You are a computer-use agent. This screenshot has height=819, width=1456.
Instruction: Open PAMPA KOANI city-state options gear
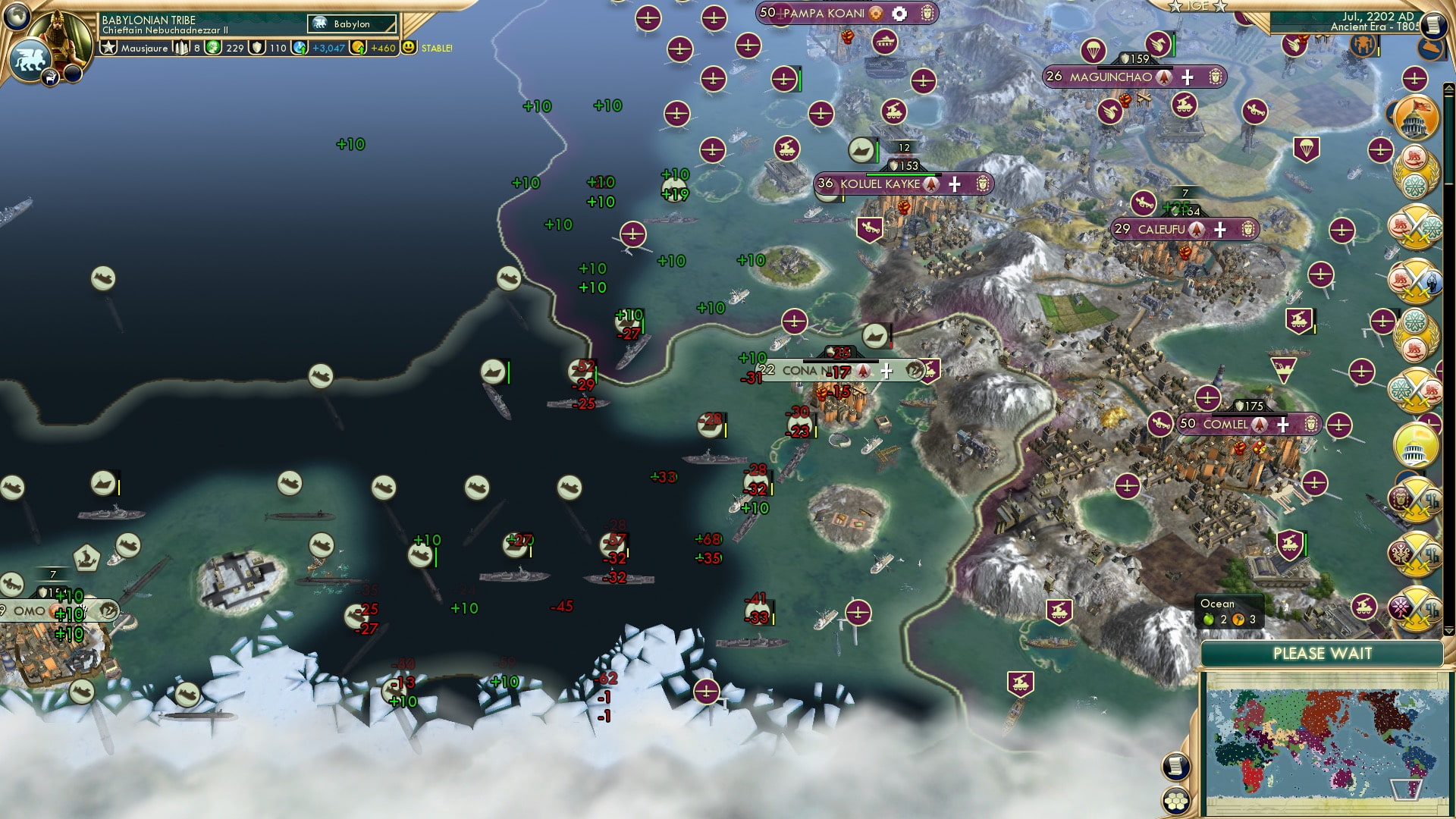coord(899,13)
